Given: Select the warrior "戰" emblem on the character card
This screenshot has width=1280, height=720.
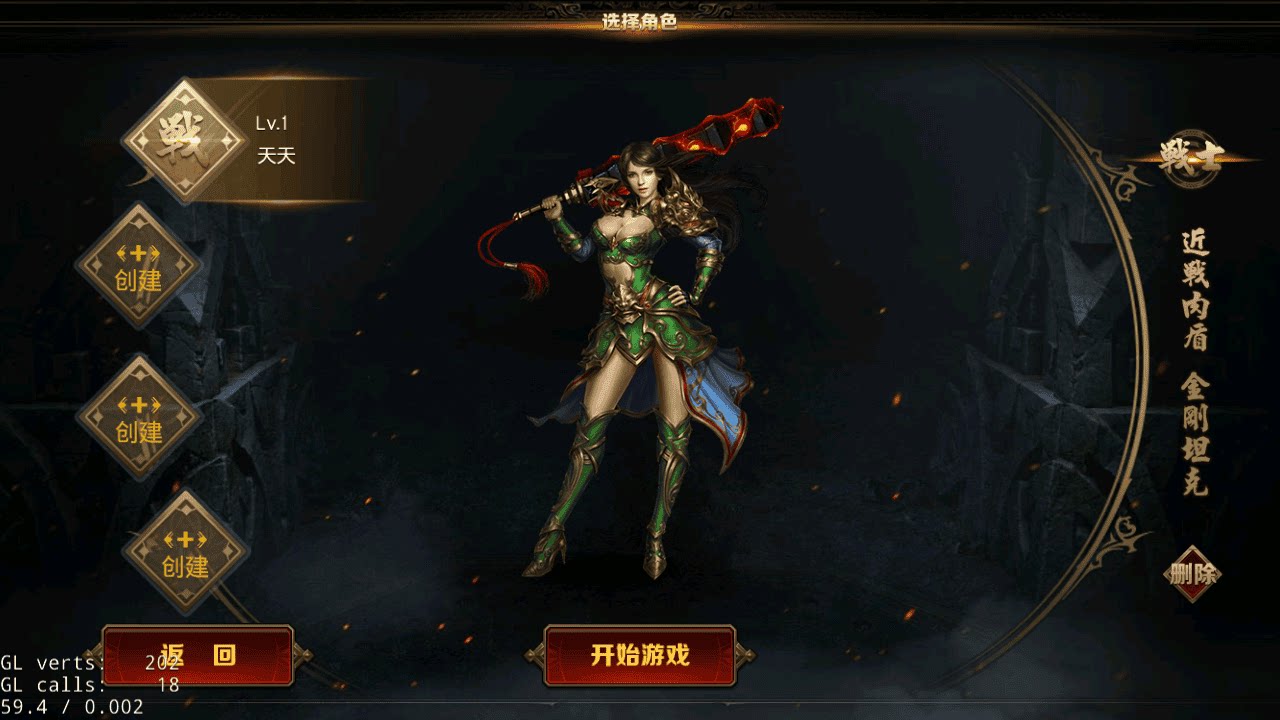Looking at the screenshot, I should pyautogui.click(x=180, y=135).
